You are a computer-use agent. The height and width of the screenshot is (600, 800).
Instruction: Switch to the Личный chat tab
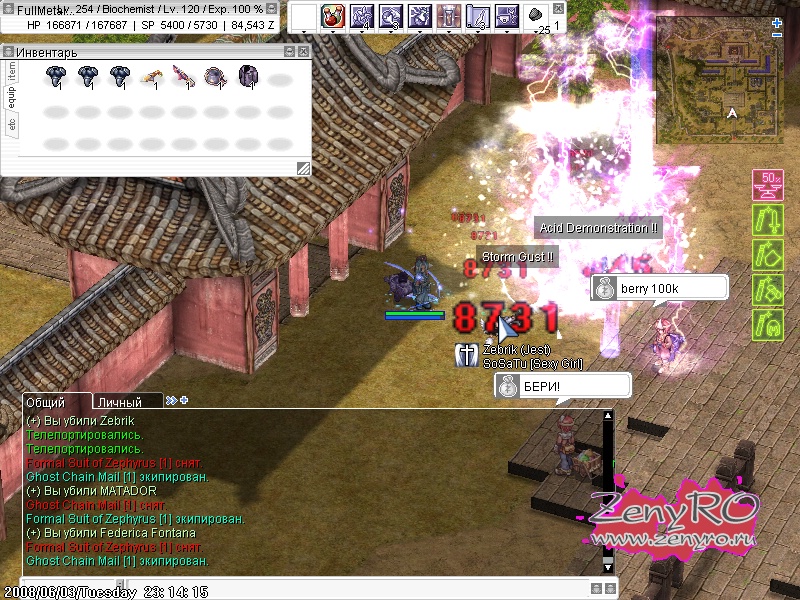point(119,401)
